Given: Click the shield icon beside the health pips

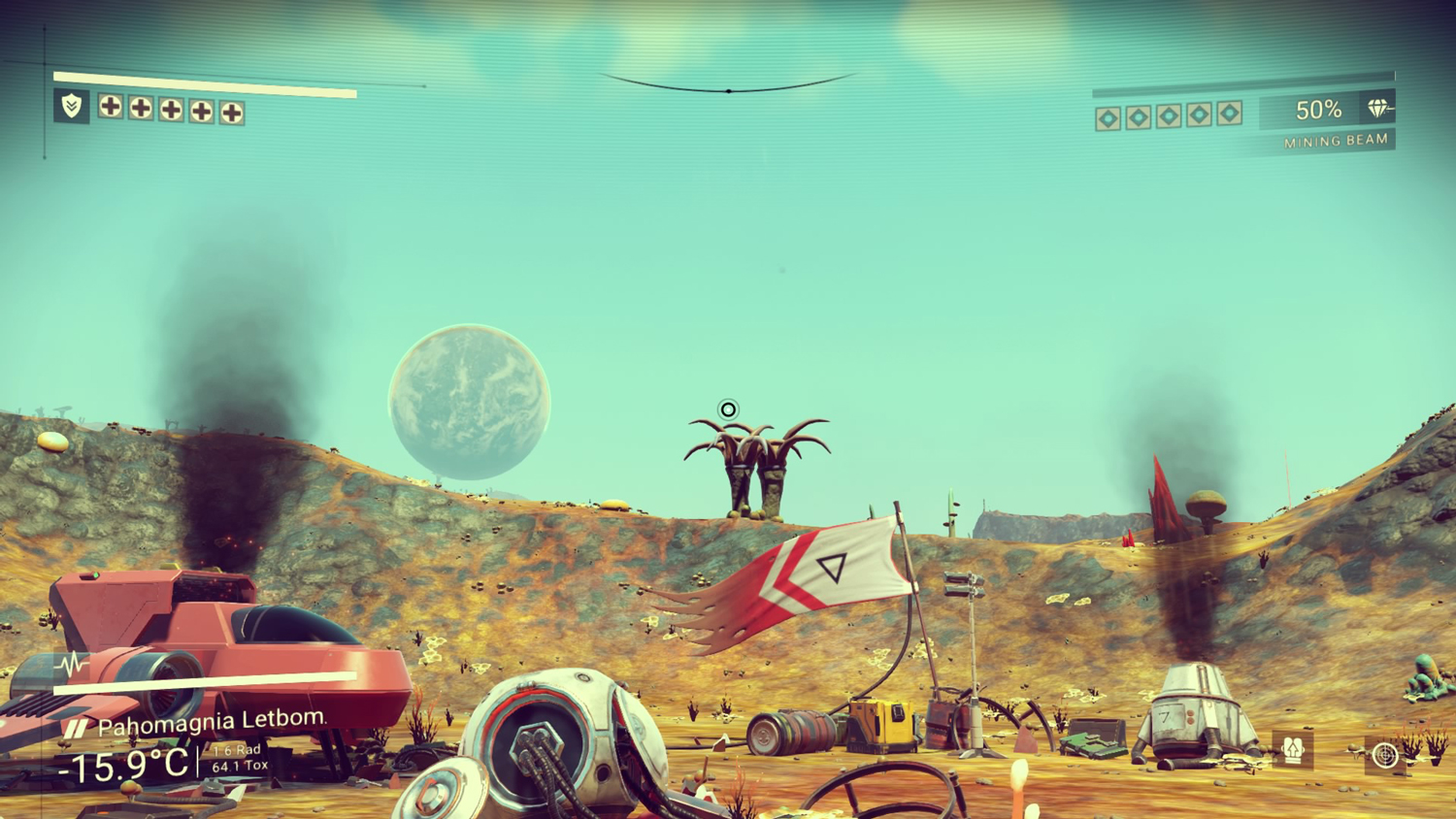Looking at the screenshot, I should 72,106.
